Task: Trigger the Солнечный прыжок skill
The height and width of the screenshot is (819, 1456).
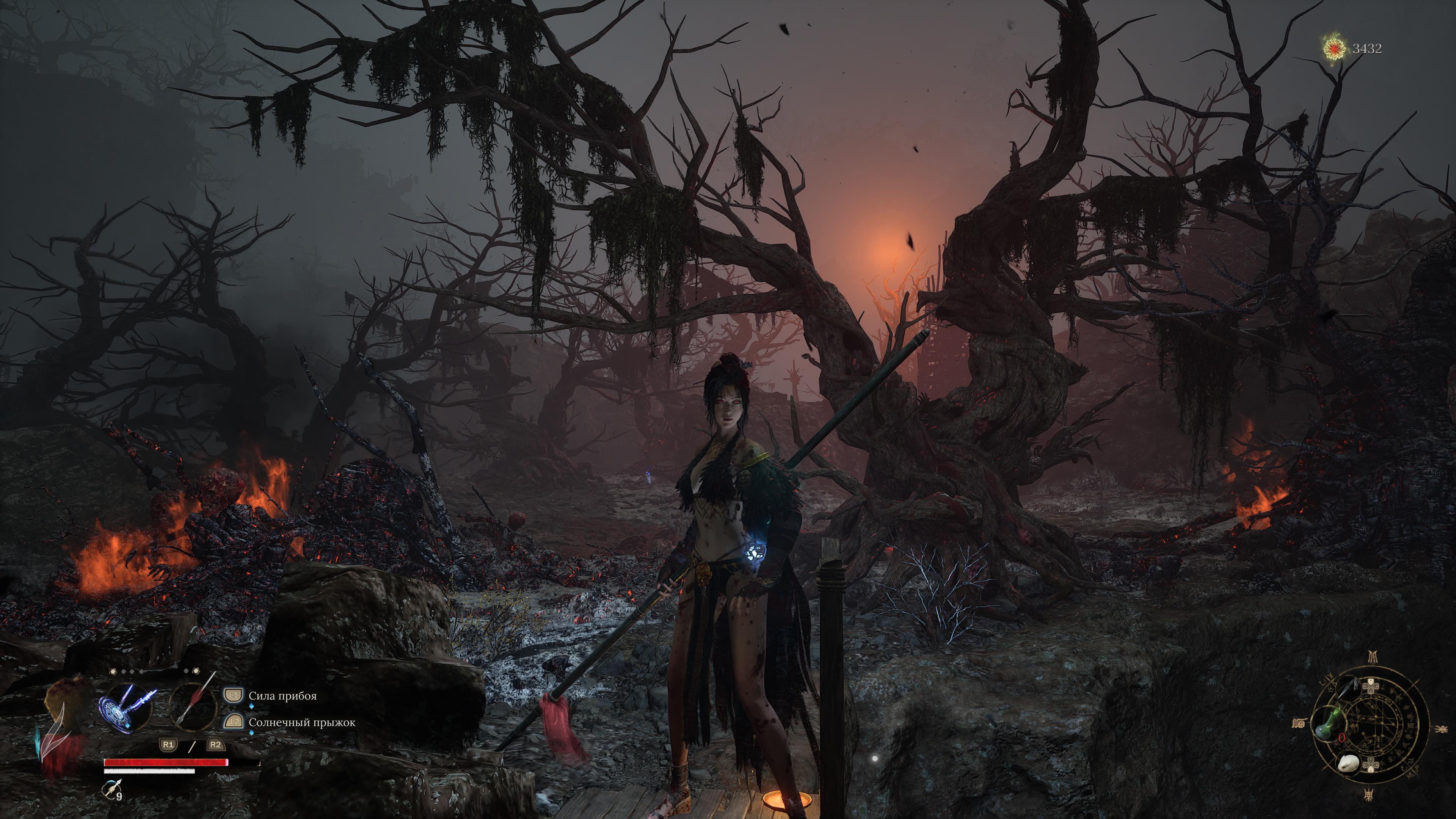Action: [301, 722]
